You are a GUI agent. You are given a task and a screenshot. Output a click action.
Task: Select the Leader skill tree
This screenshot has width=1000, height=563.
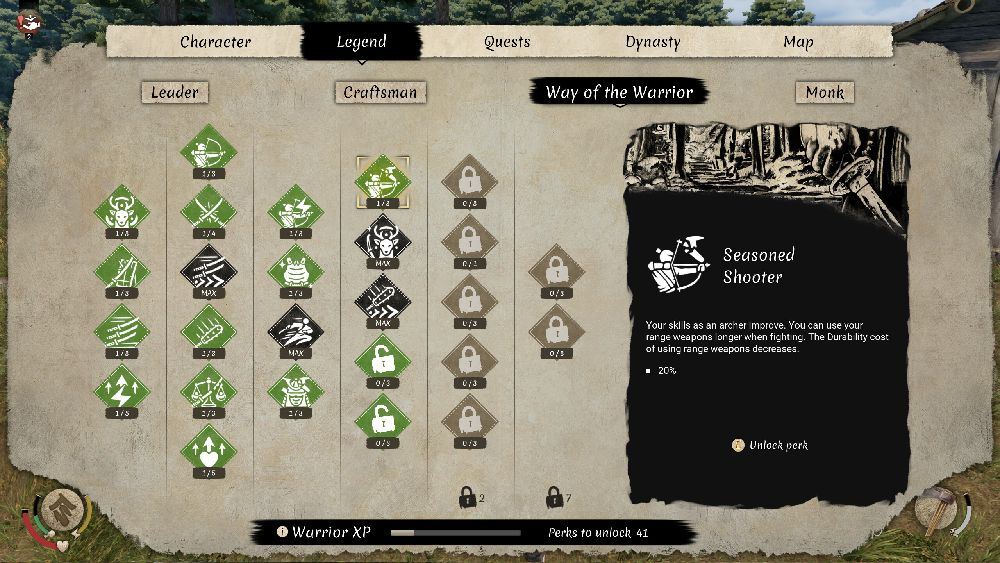[175, 92]
